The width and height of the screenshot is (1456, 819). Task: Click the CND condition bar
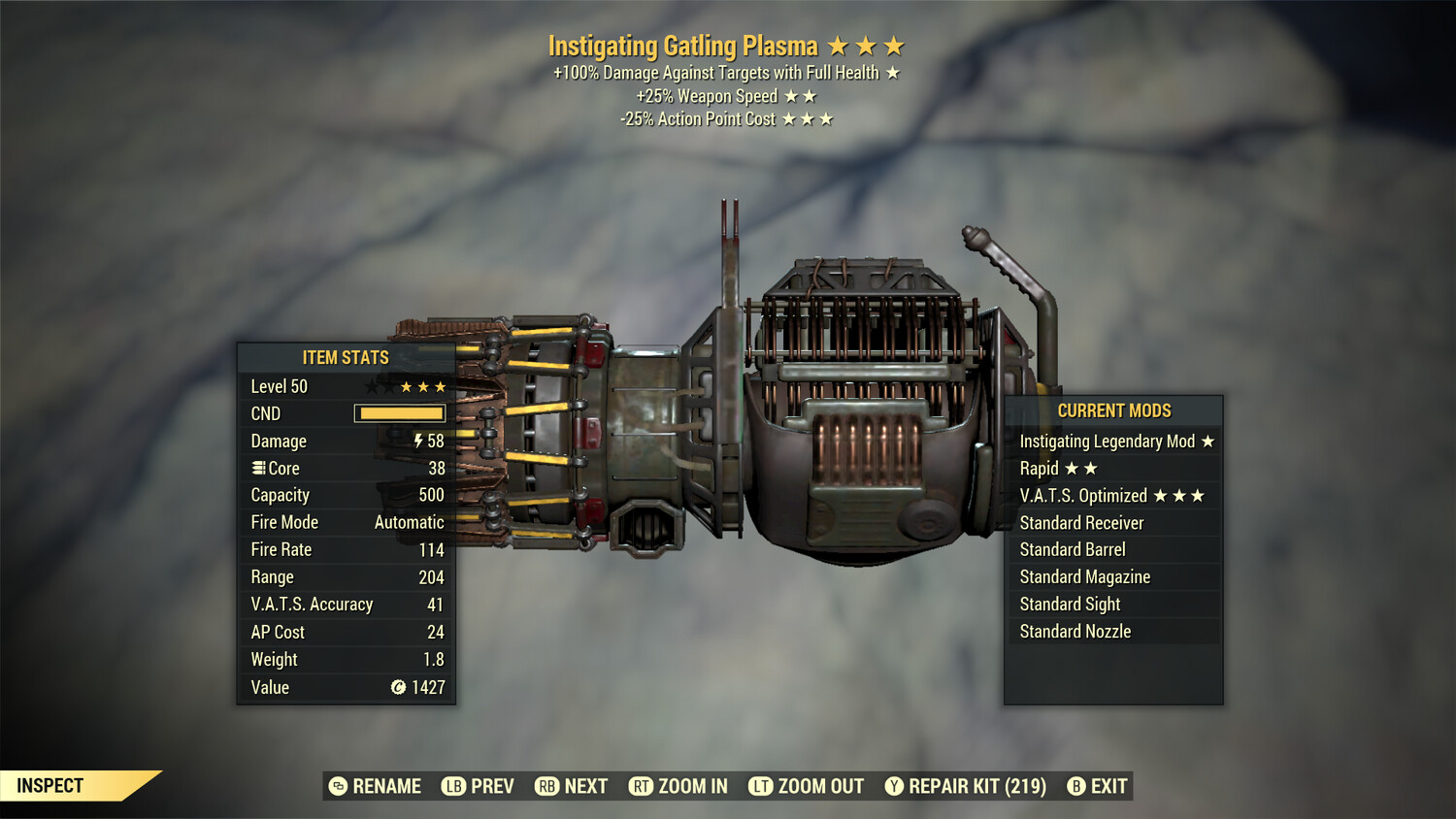400,413
